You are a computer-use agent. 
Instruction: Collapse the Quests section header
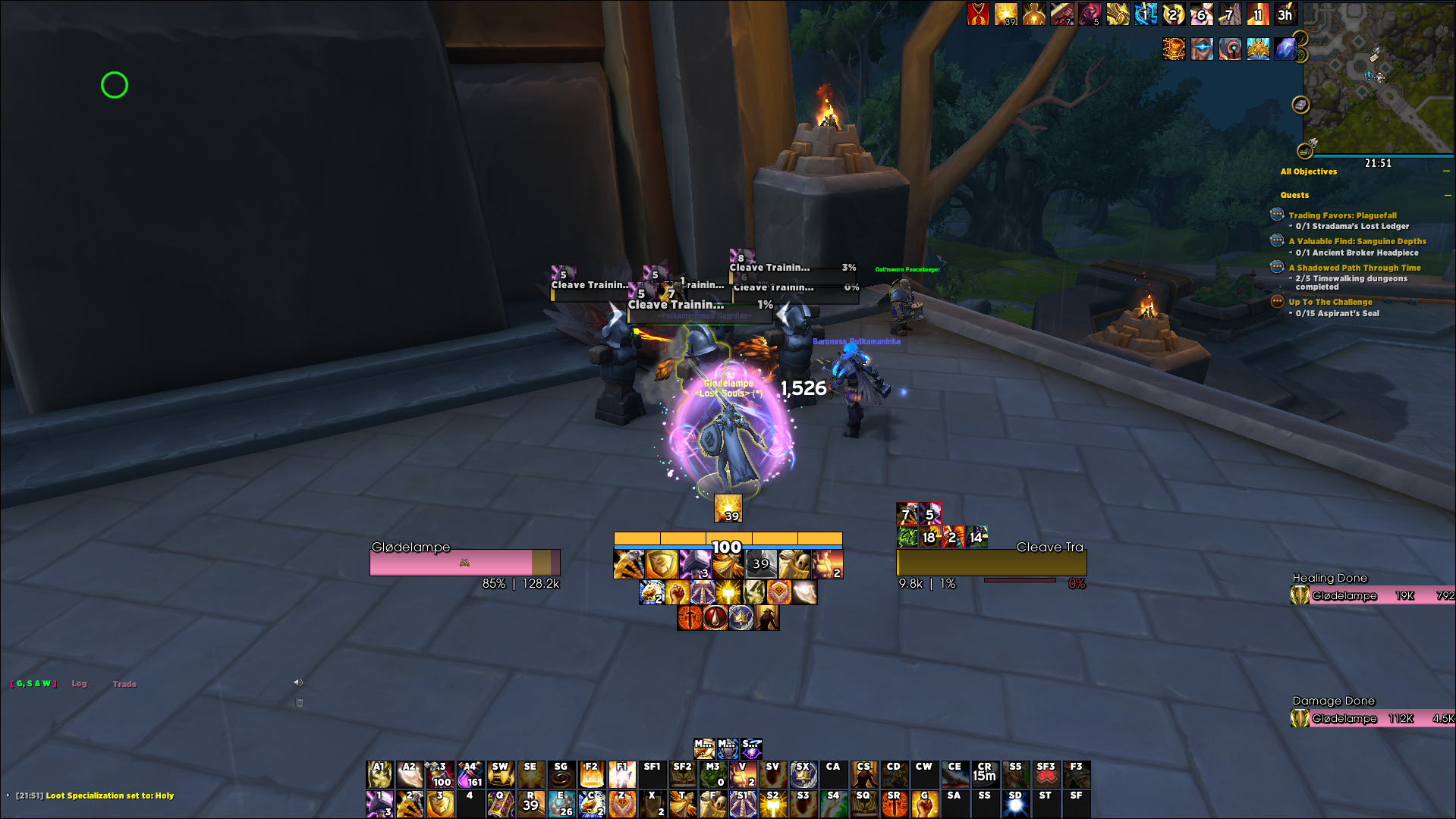(1446, 195)
